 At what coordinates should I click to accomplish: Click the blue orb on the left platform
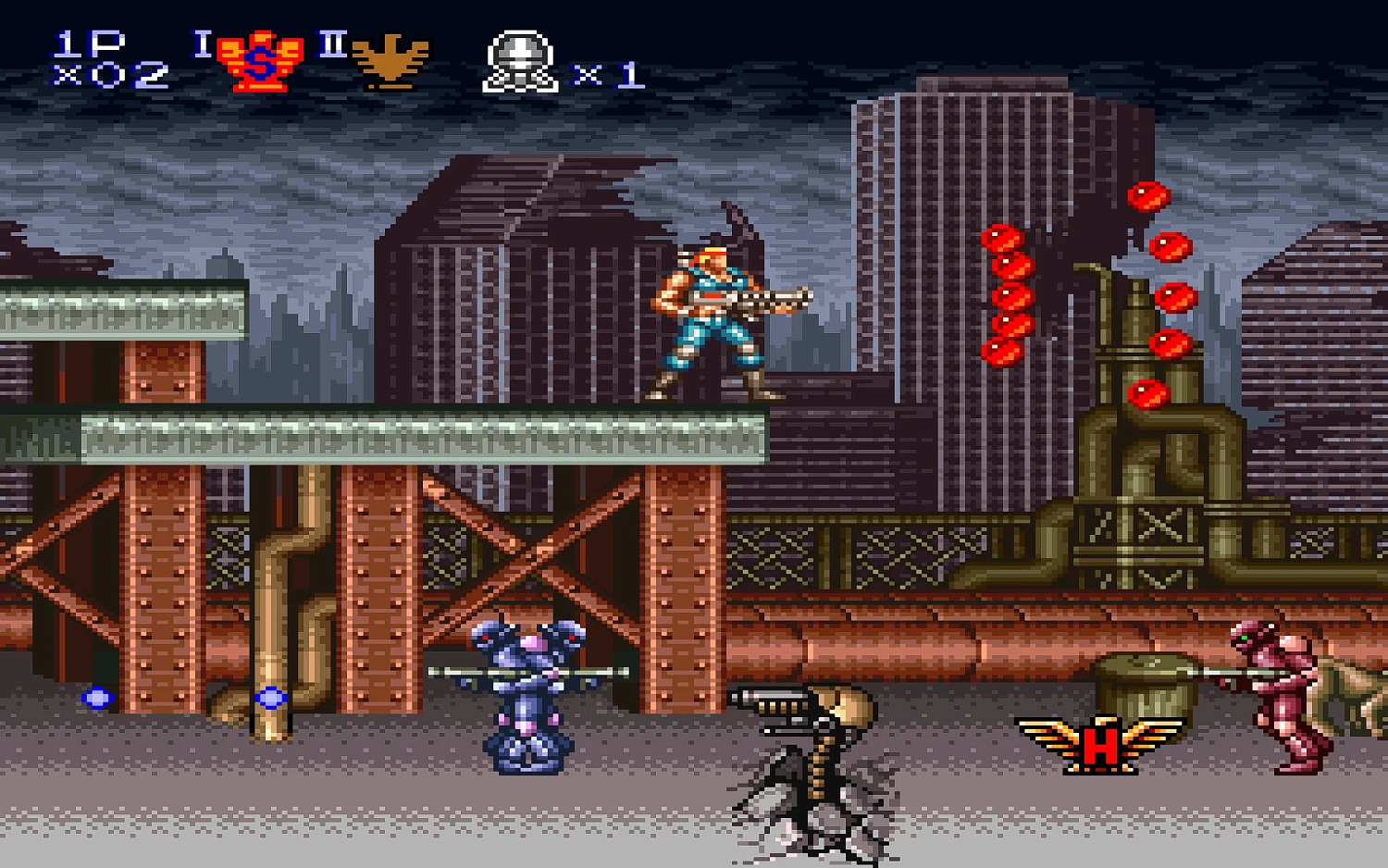95,696
